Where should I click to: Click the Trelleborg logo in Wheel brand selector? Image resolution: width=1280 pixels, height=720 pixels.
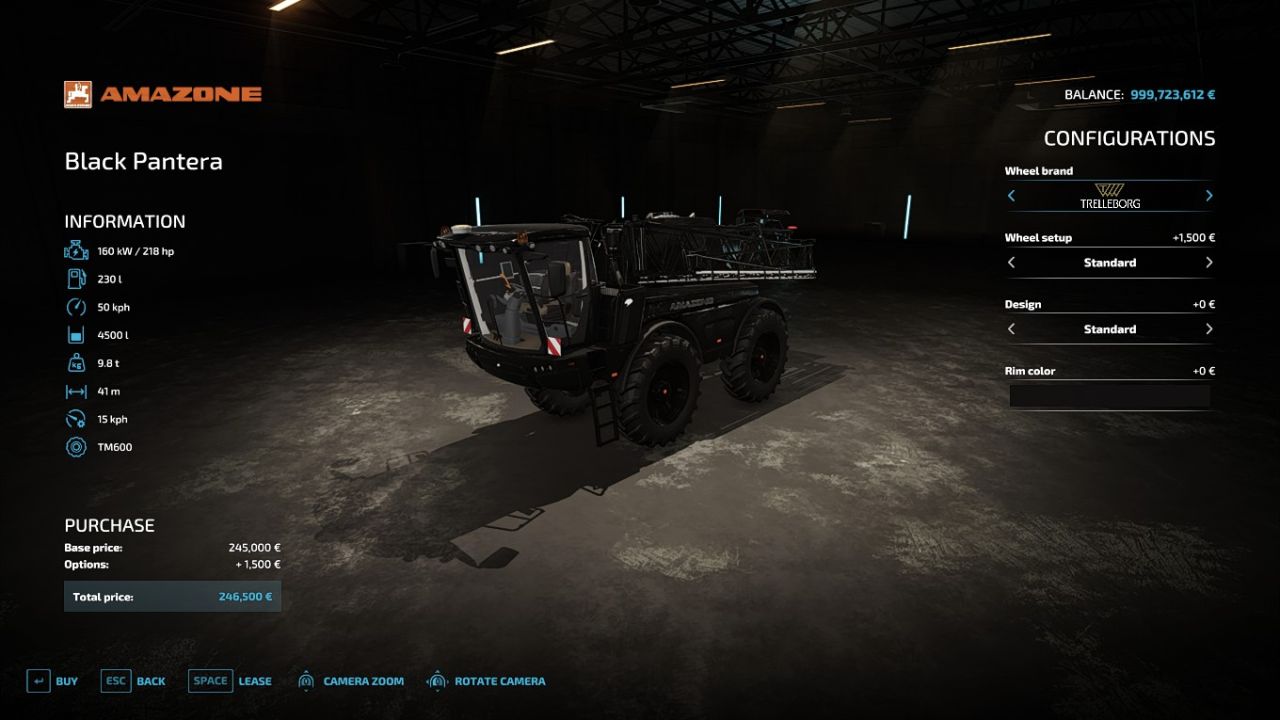1110,196
